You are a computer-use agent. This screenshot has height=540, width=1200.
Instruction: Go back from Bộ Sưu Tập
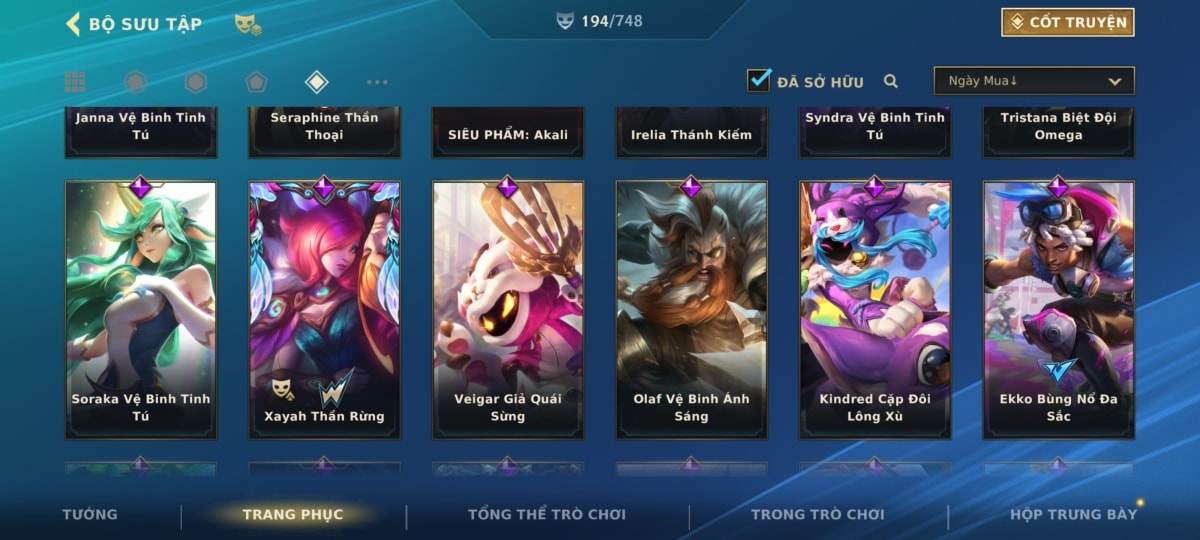(73, 24)
